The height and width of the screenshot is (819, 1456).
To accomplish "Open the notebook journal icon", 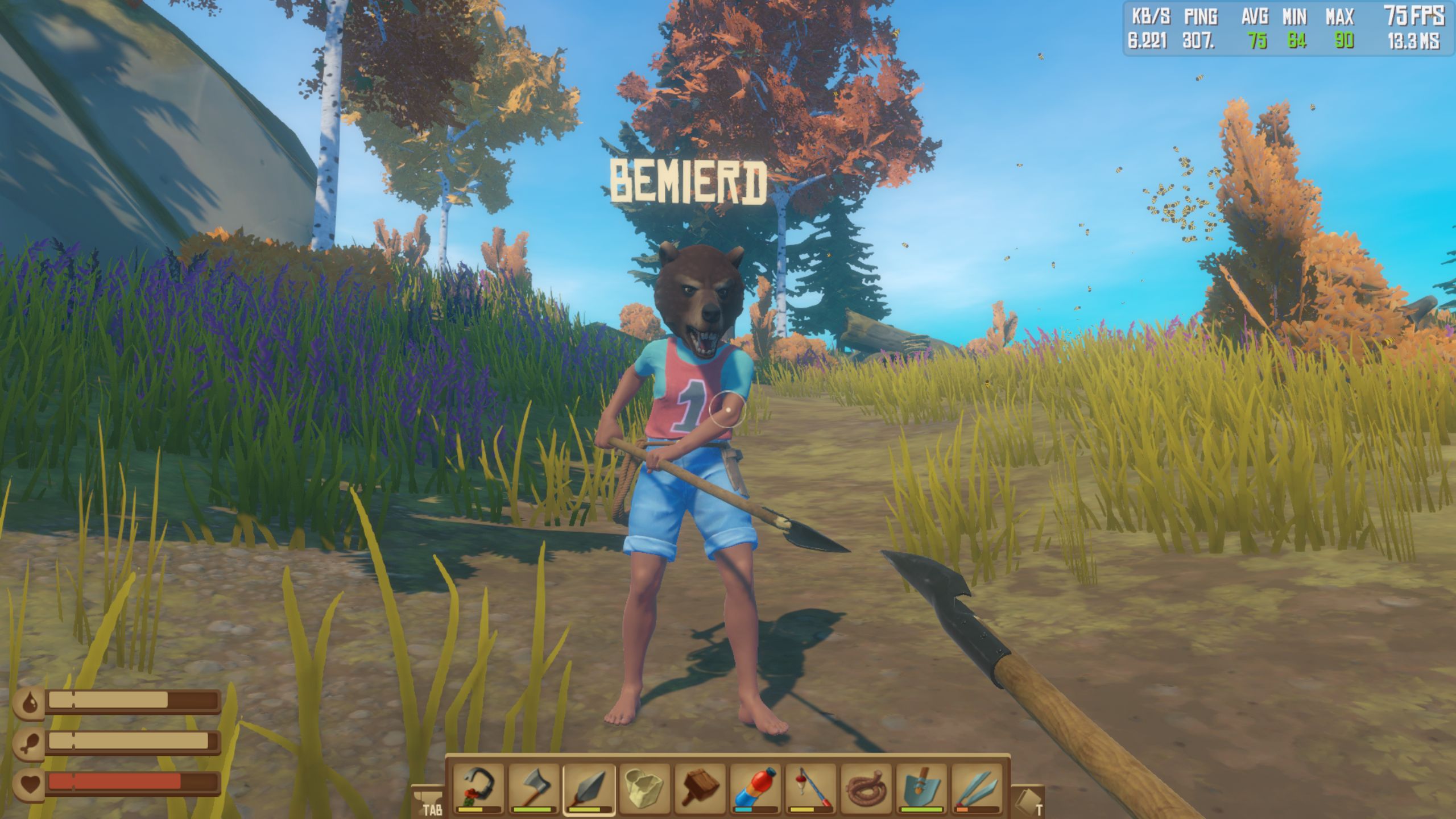I will click(1027, 802).
